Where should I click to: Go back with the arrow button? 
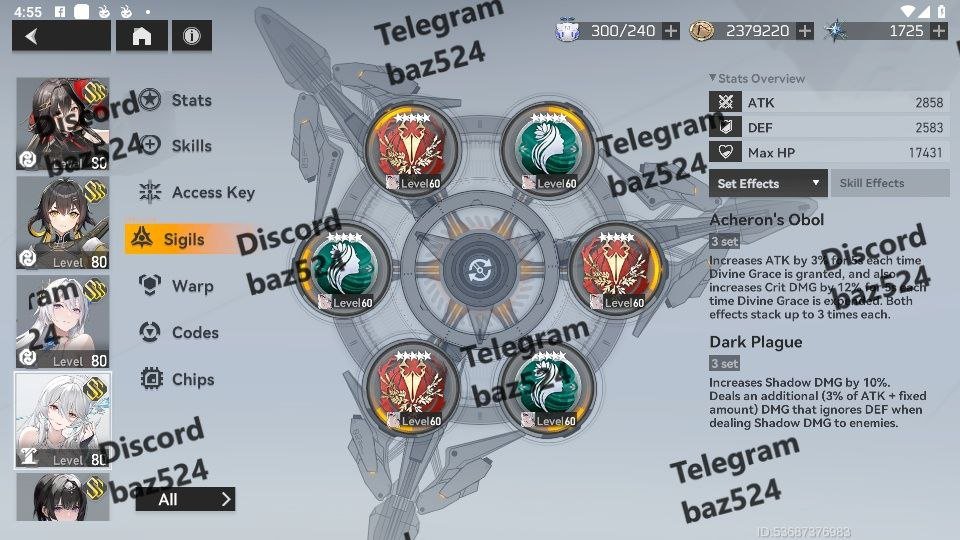tap(61, 36)
